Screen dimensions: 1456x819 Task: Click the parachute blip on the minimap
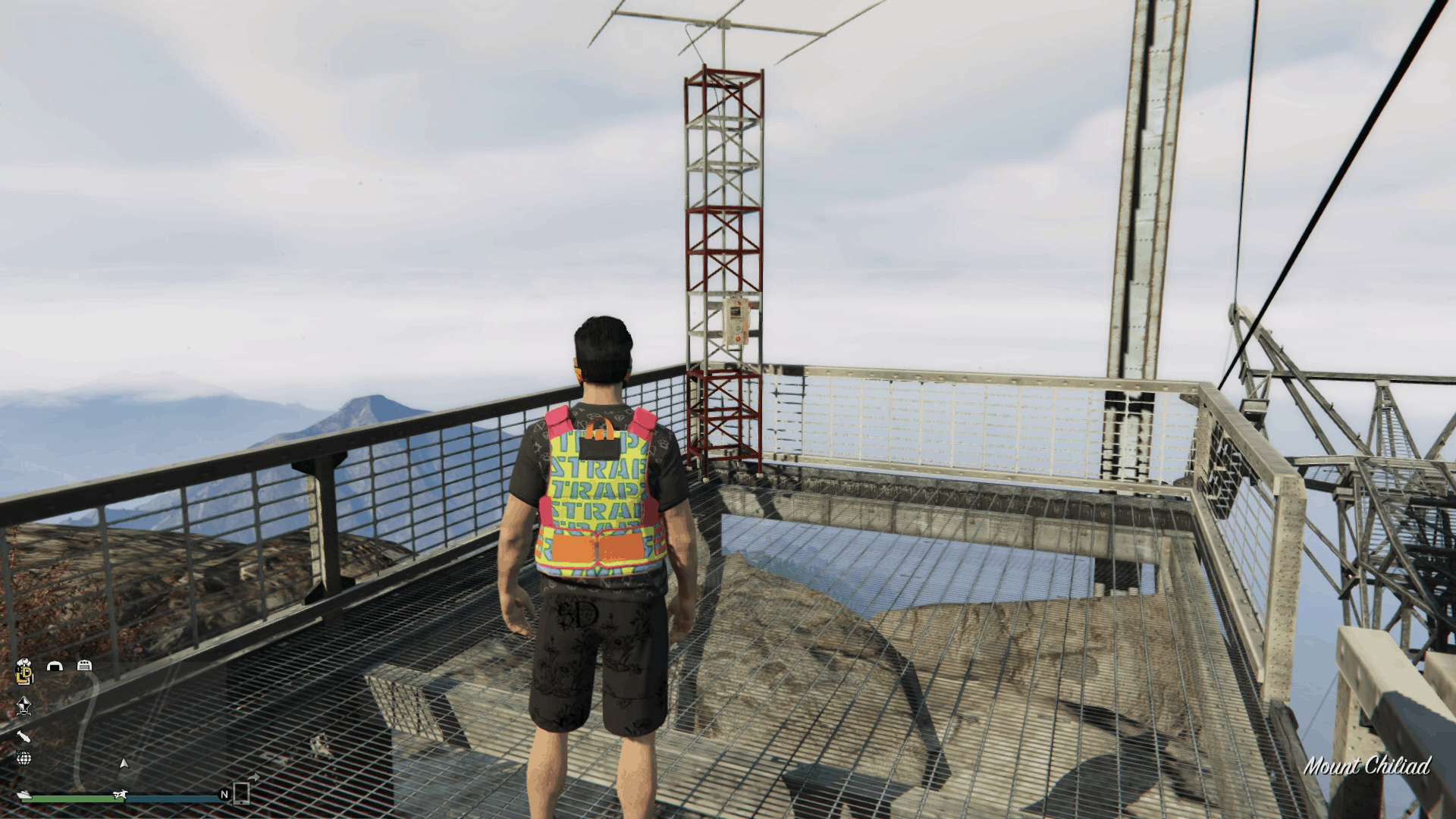click(x=24, y=707)
